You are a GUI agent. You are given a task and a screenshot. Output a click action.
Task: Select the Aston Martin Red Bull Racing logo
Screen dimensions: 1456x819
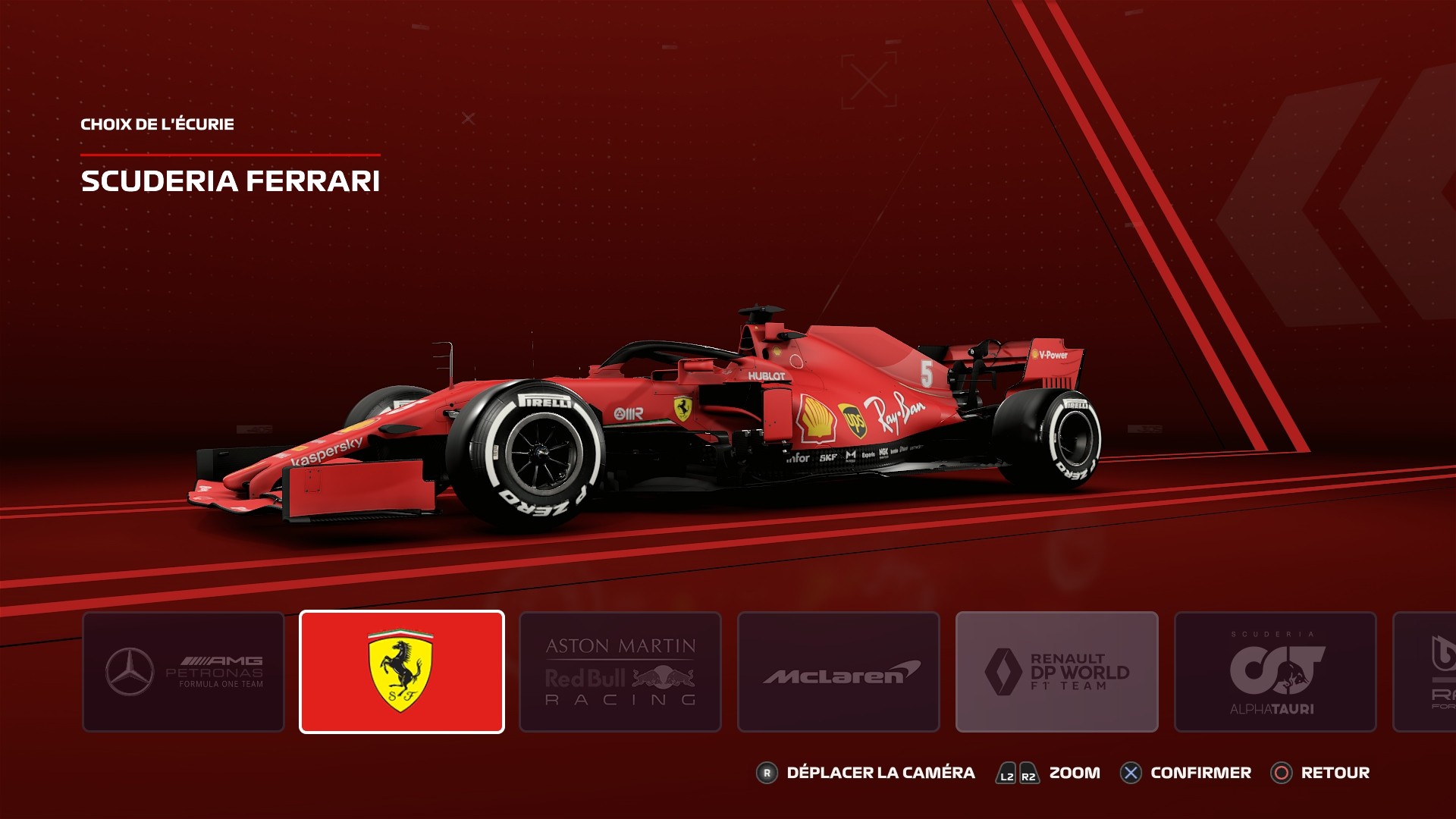tap(620, 672)
